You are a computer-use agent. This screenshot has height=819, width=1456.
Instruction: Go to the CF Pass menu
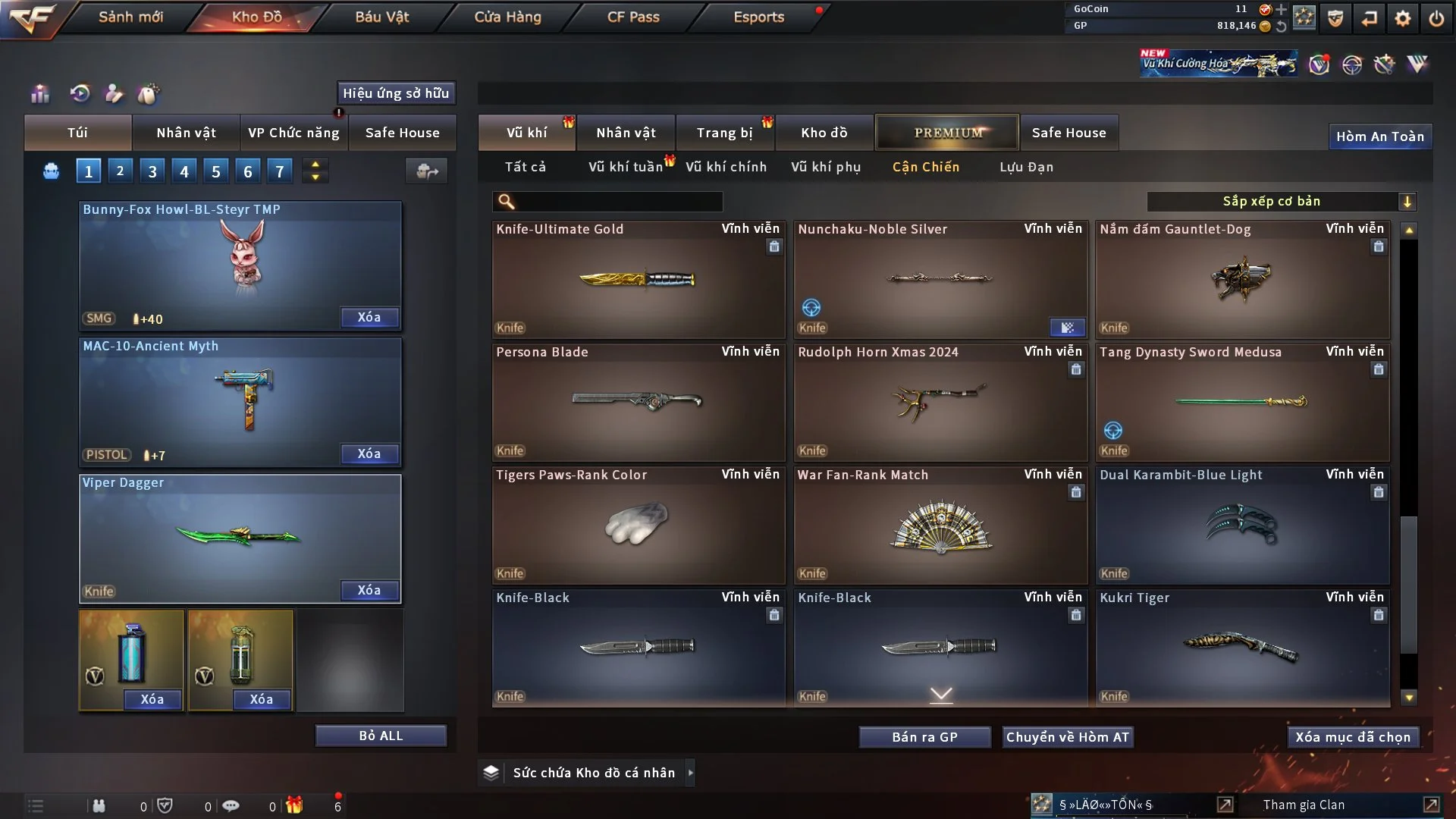point(633,17)
